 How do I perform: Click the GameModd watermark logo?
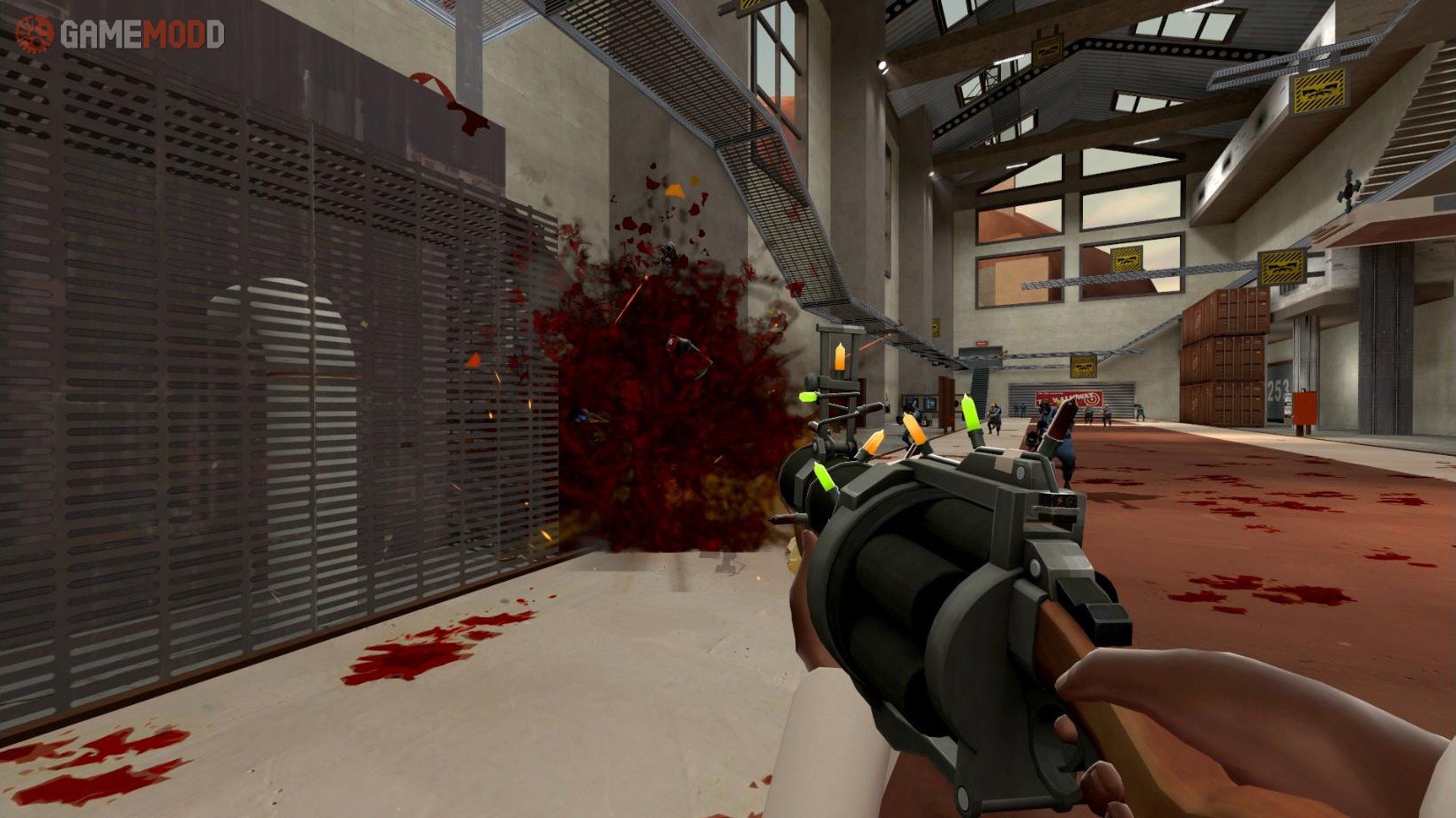[120, 34]
